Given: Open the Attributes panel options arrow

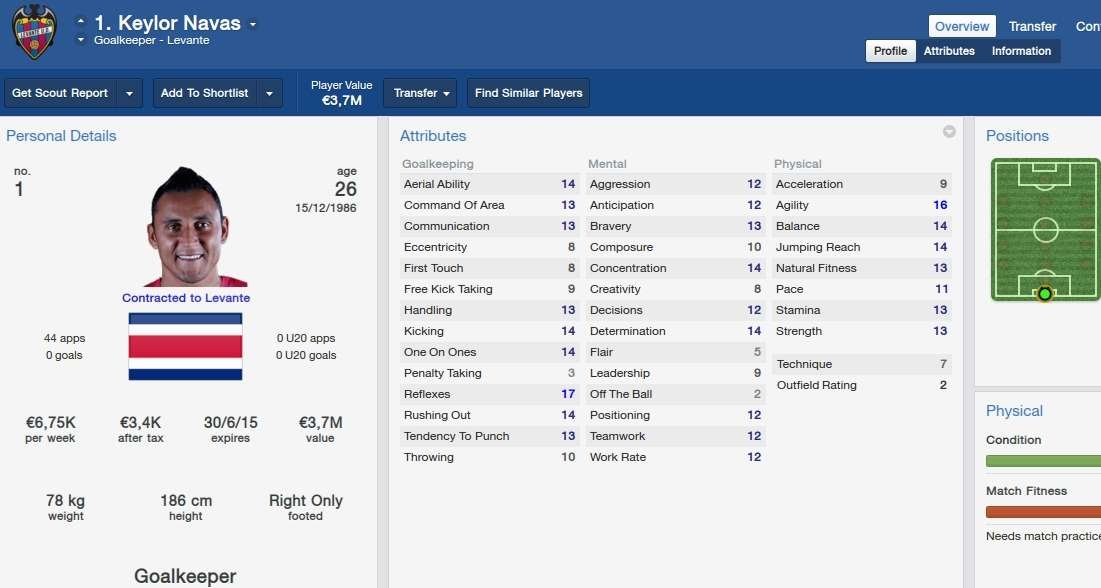Looking at the screenshot, I should [x=949, y=132].
